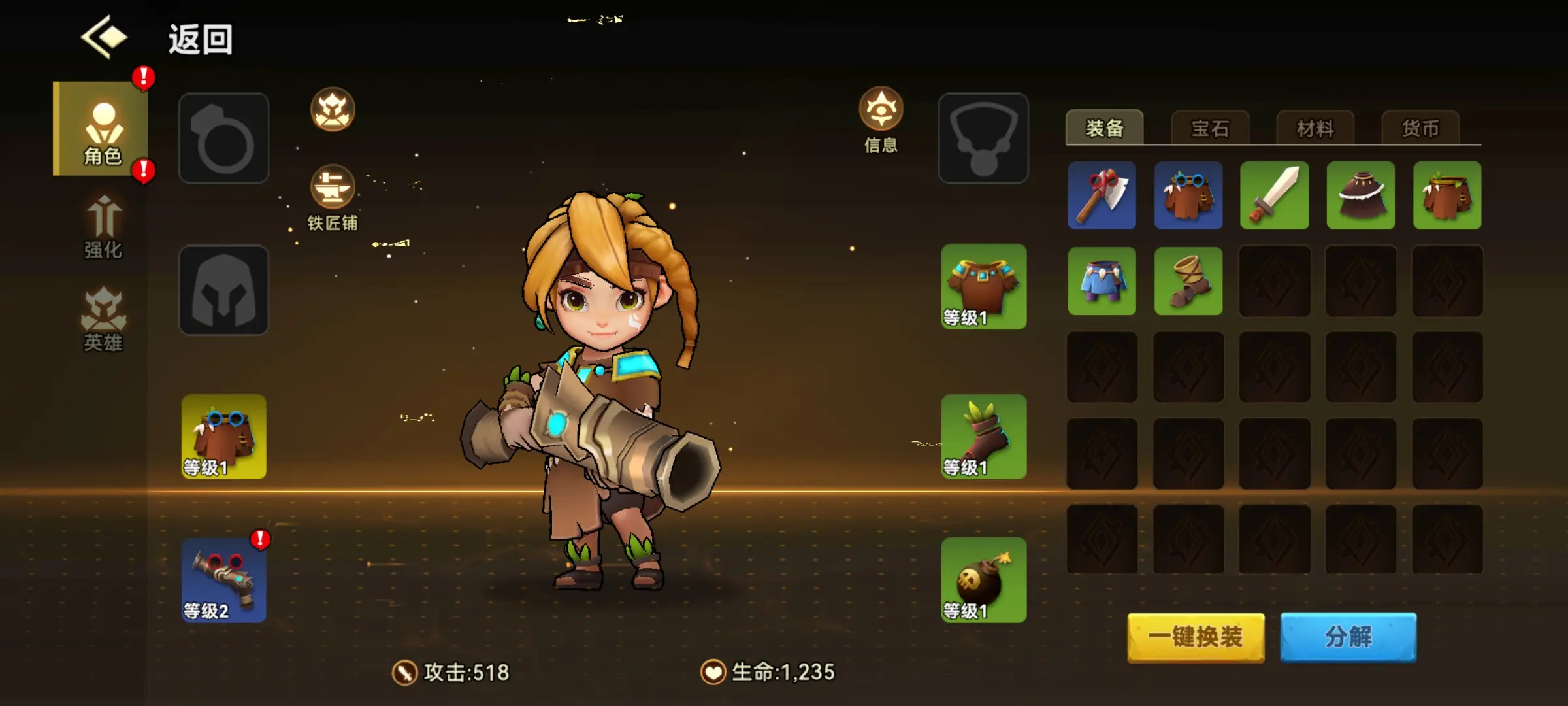The width and height of the screenshot is (1568, 706).
Task: Select the equipped level 2 cannon weapon
Action: (223, 580)
